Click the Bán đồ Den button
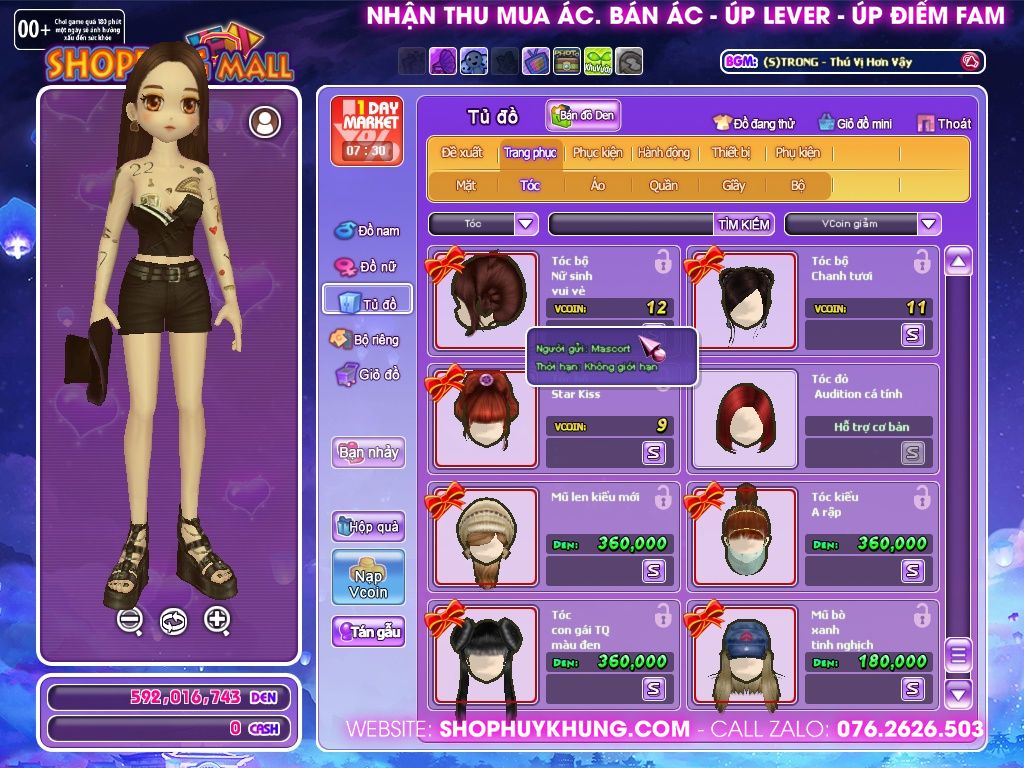Screen dimensions: 1024x768 (583, 116)
